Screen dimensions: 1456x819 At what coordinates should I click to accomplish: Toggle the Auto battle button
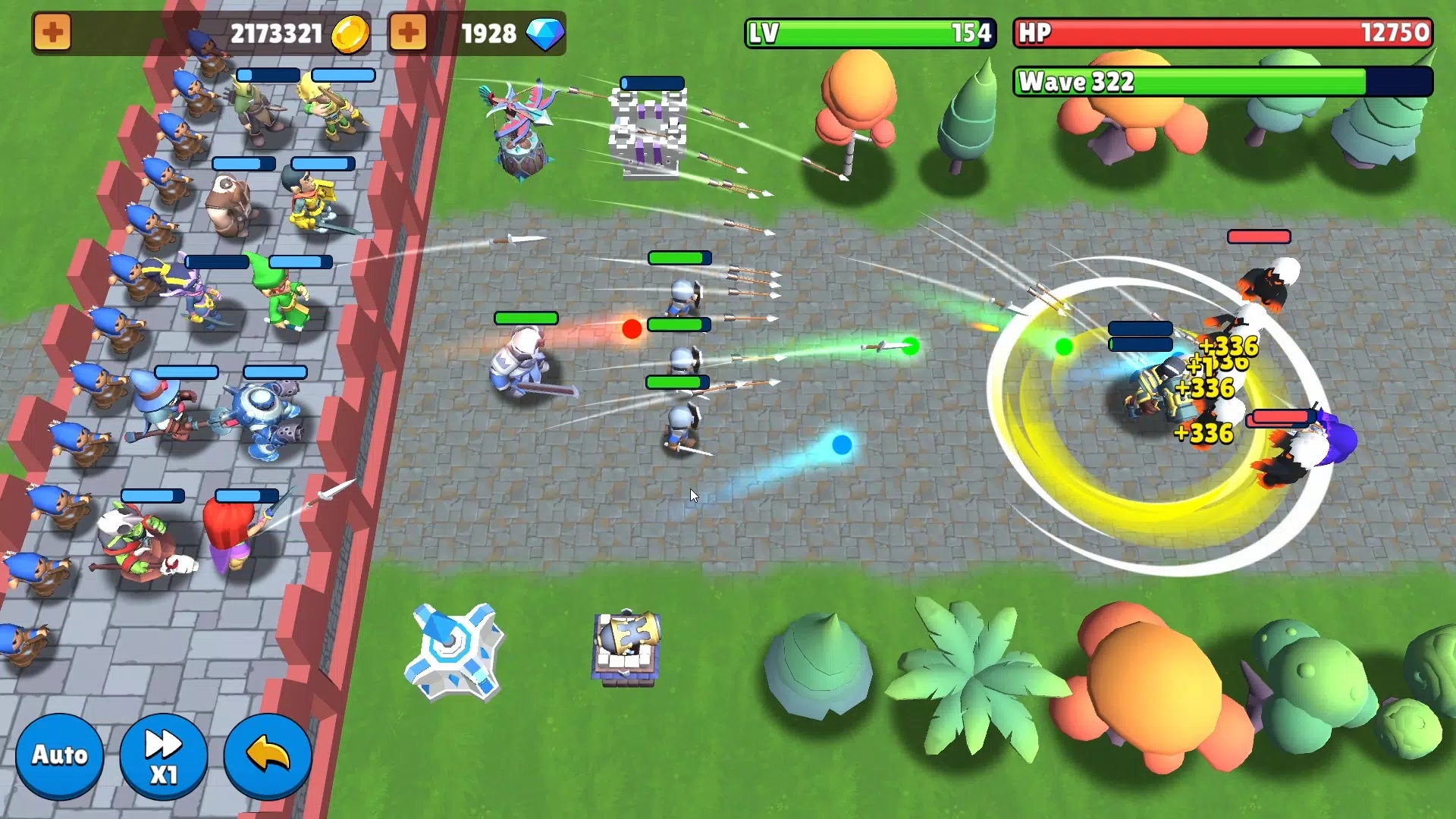point(59,755)
